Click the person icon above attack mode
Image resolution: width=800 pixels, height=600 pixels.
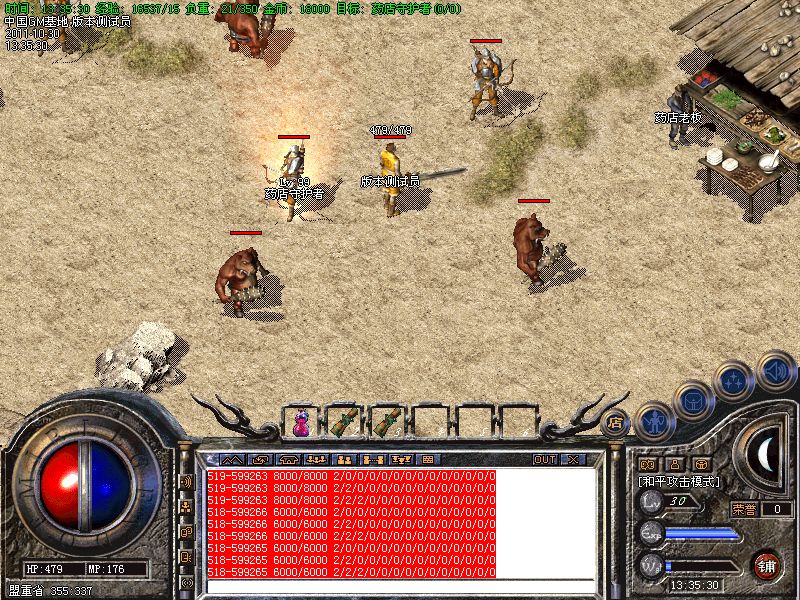(x=674, y=464)
